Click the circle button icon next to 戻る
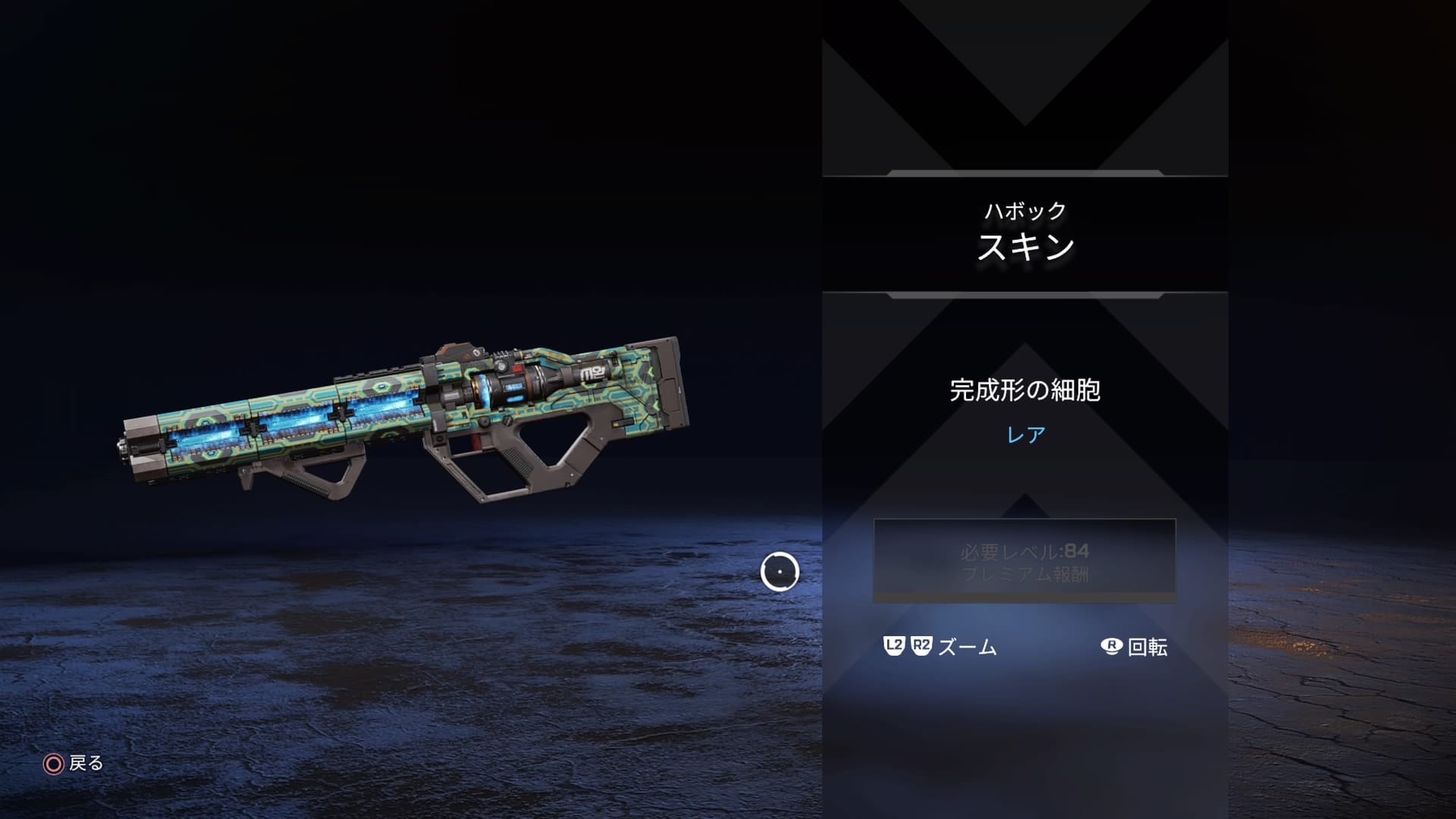The image size is (1456, 819). point(52,764)
